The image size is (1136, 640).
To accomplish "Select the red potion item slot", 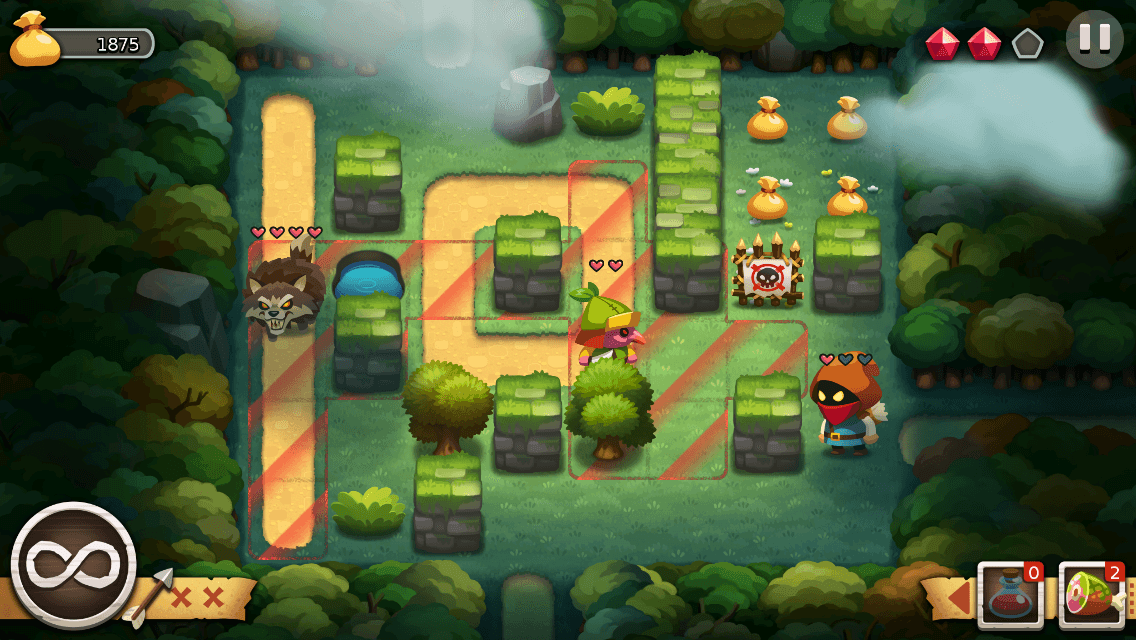I will coord(1010,596).
